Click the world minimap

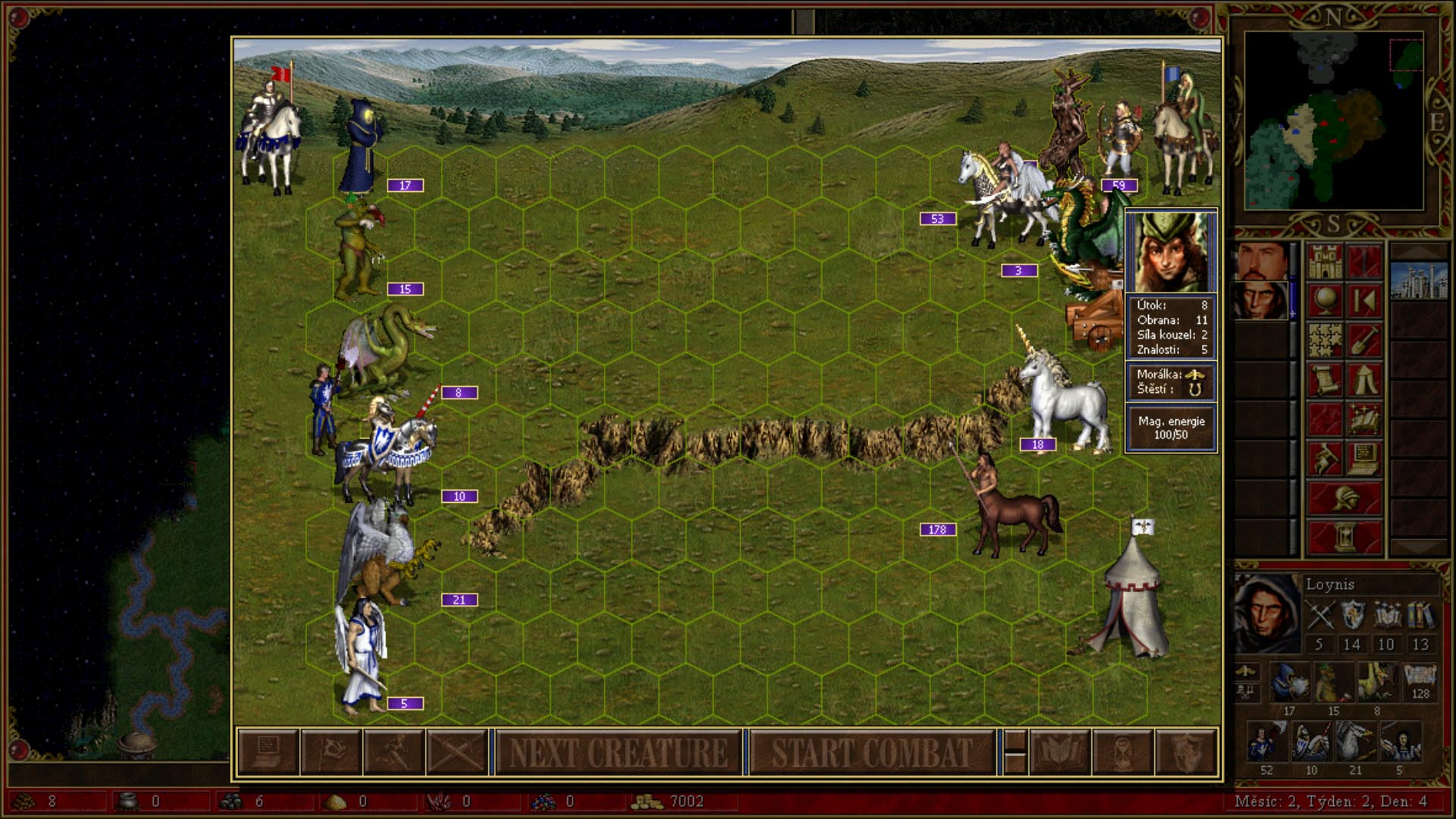pyautogui.click(x=1333, y=121)
